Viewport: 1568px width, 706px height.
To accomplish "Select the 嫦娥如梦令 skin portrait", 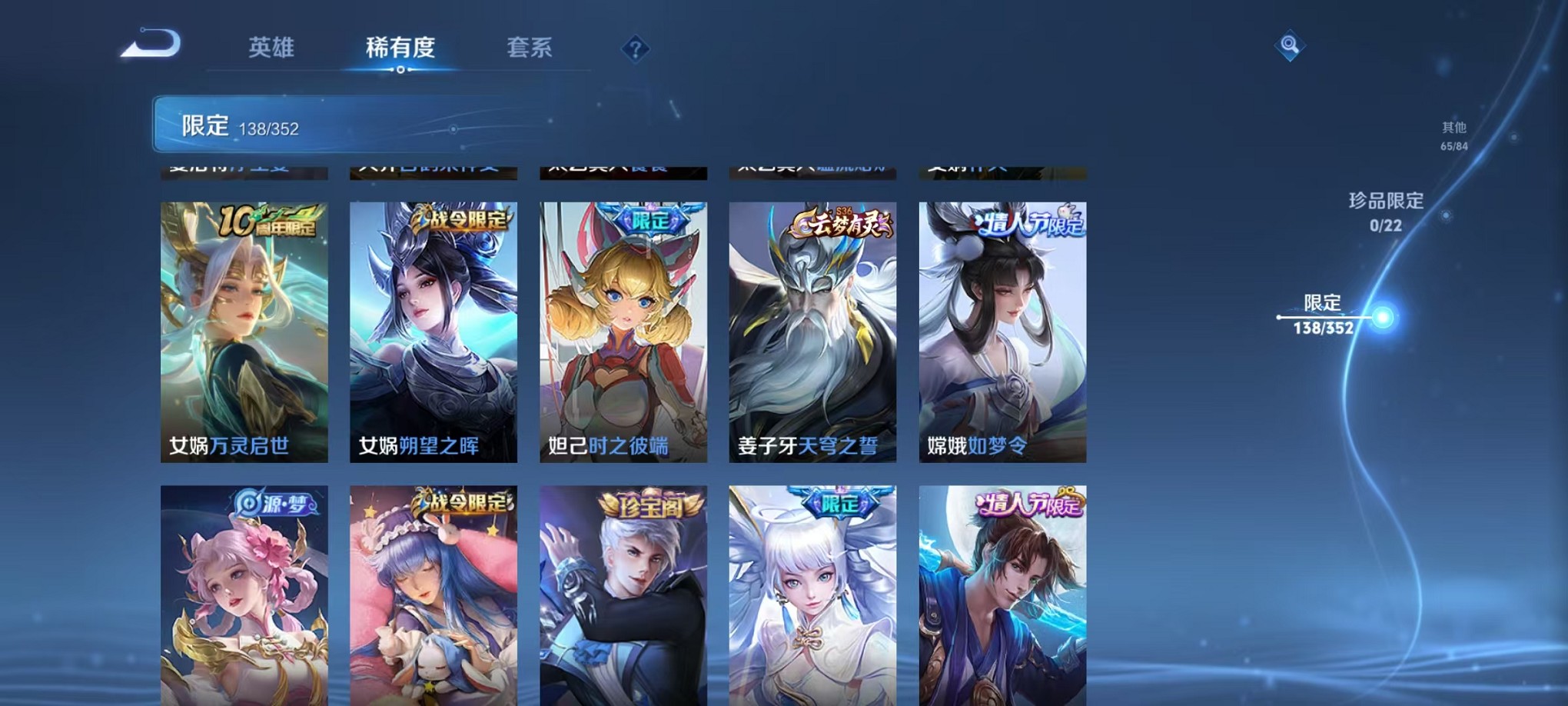I will tap(1000, 331).
